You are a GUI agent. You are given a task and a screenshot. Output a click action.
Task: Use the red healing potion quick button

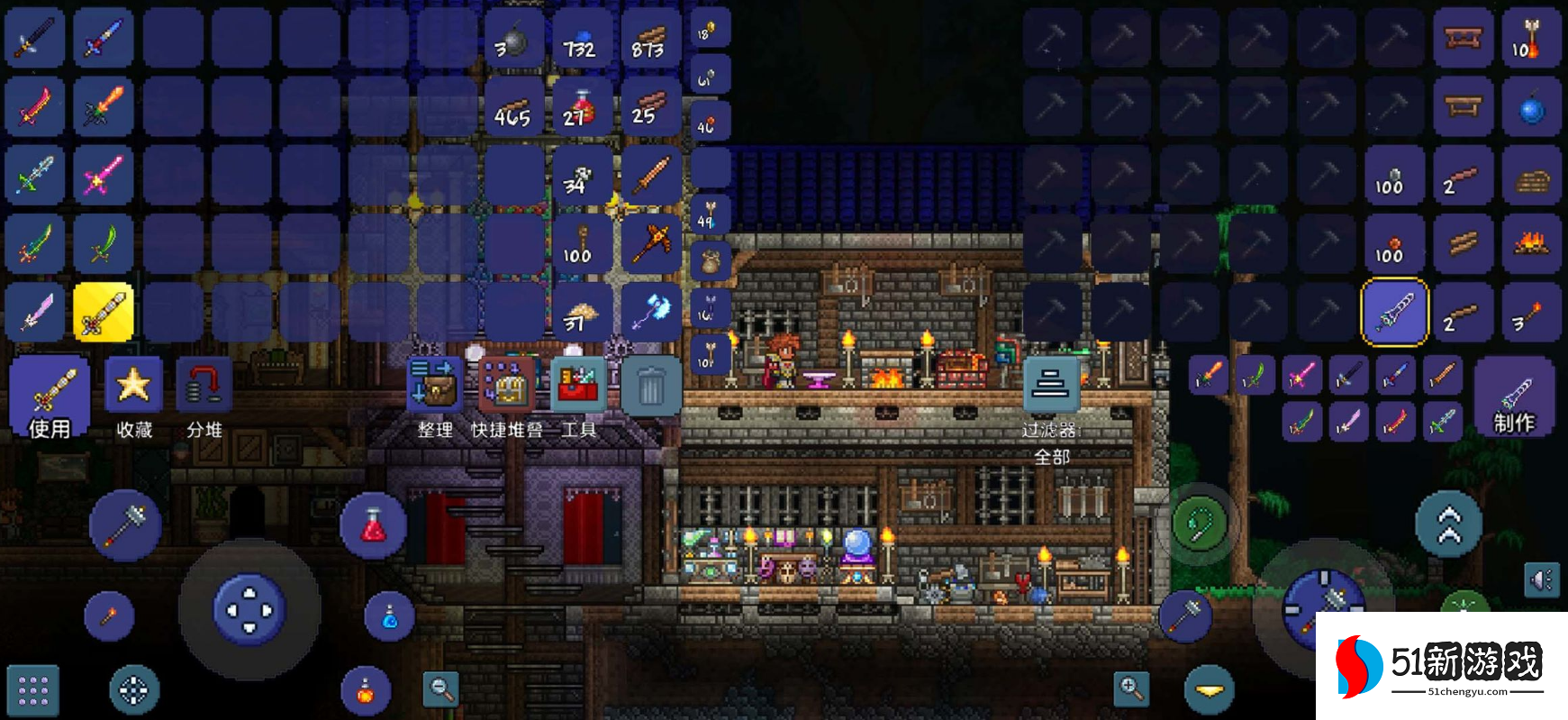point(373,525)
